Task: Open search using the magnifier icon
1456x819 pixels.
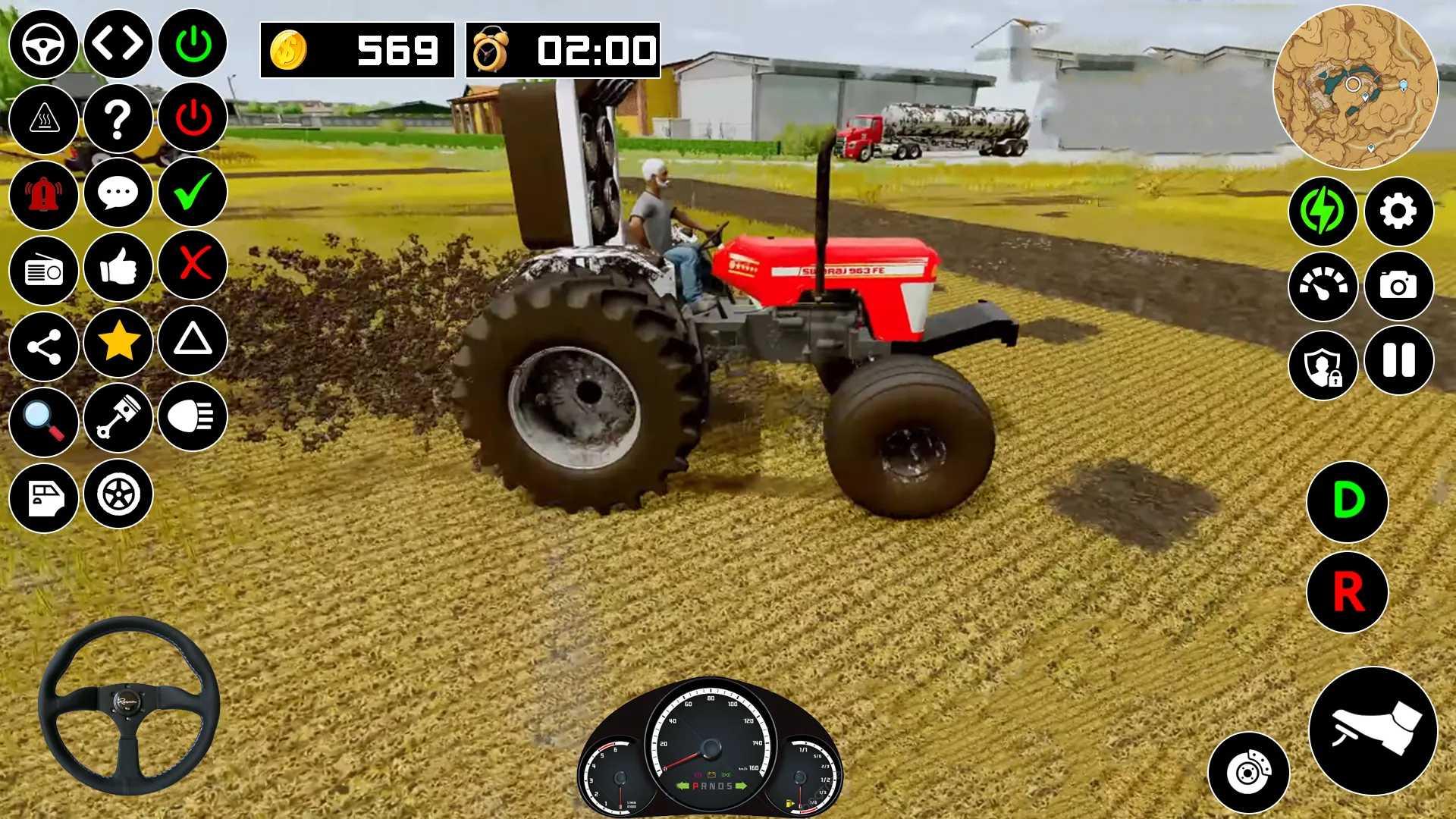Action: pyautogui.click(x=43, y=419)
